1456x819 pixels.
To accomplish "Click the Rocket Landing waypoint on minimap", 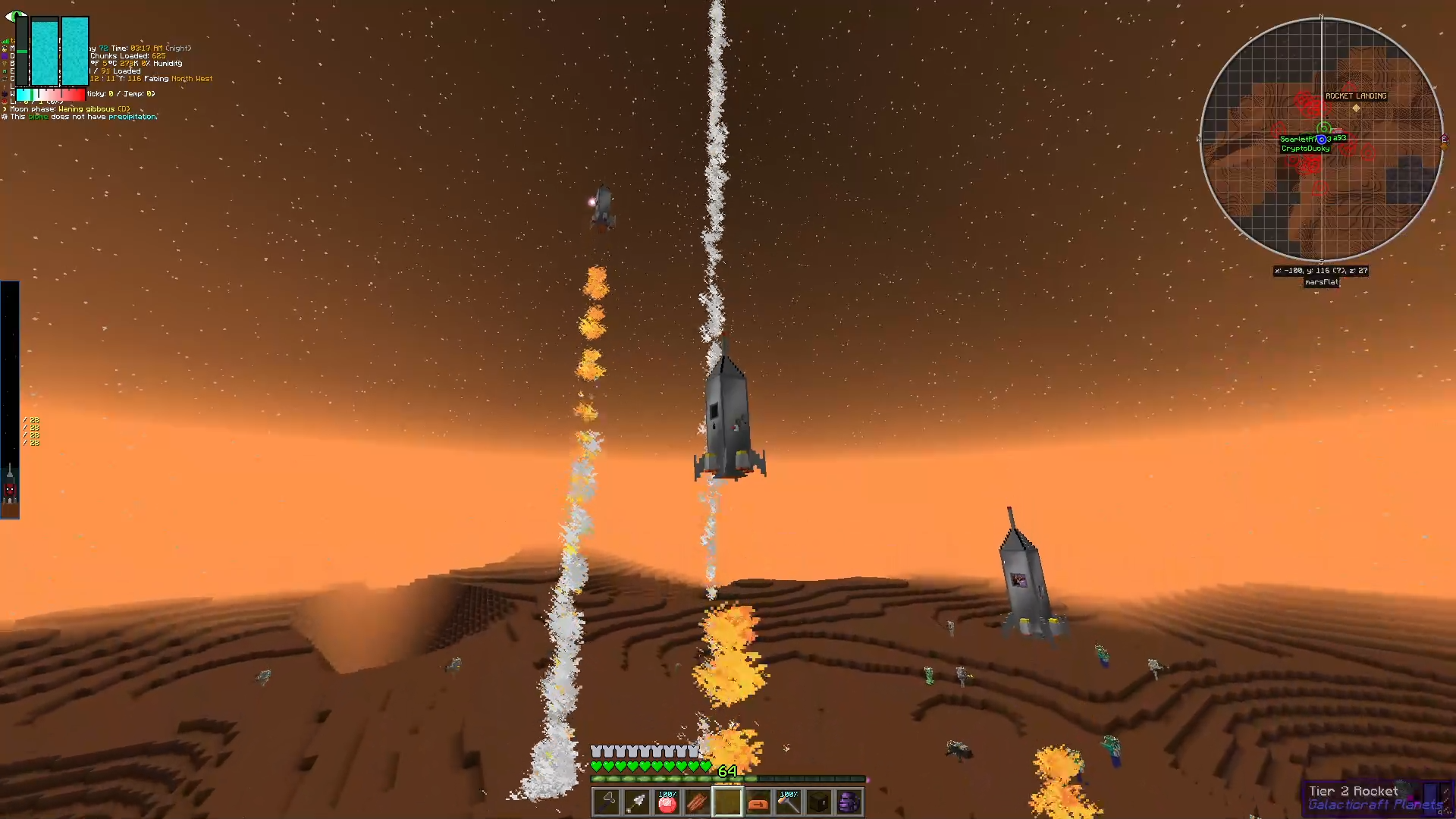I will (1356, 107).
